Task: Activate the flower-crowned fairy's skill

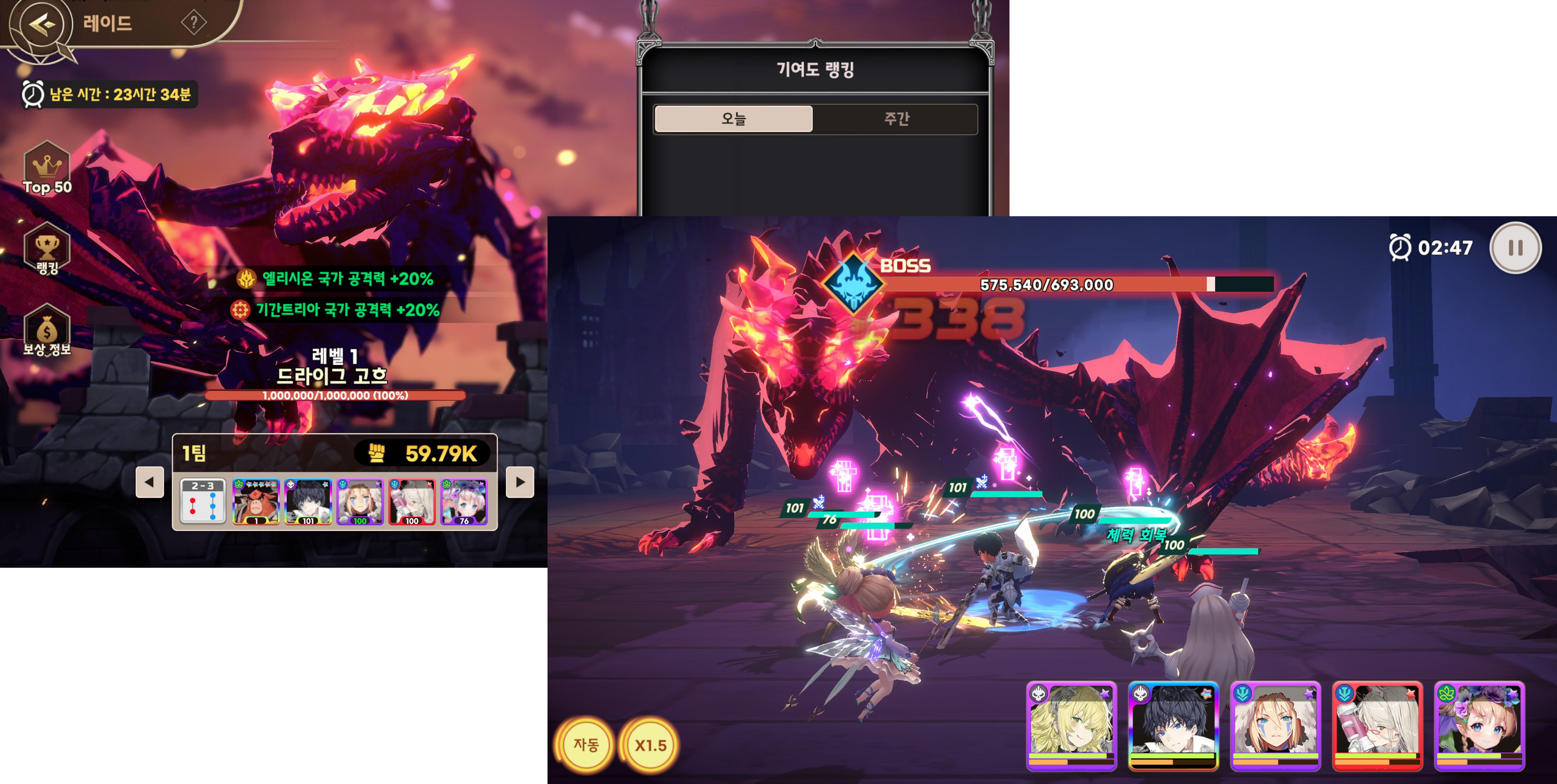Action: [x=1479, y=725]
